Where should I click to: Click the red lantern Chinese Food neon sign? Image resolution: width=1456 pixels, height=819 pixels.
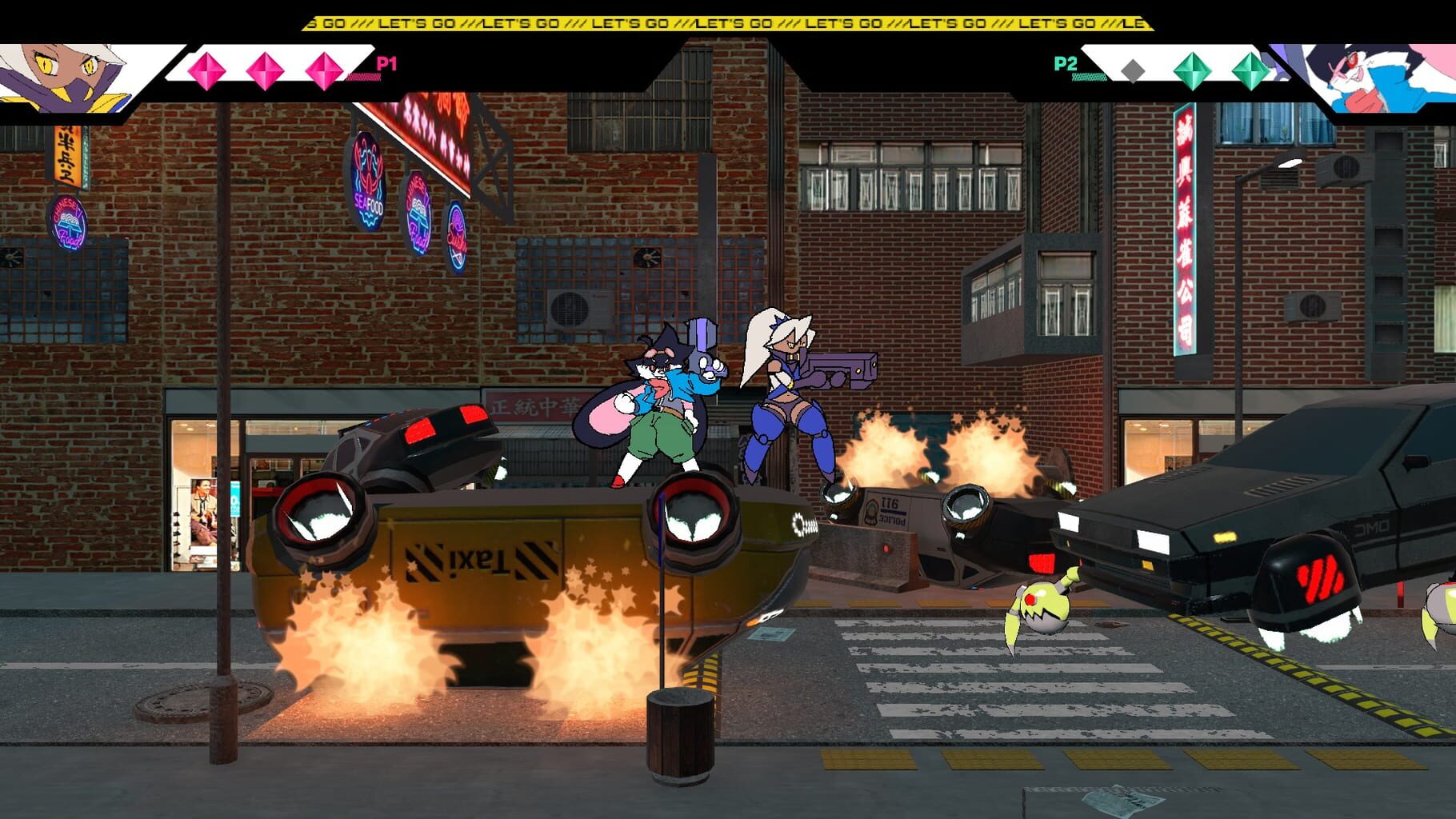pyautogui.click(x=69, y=223)
